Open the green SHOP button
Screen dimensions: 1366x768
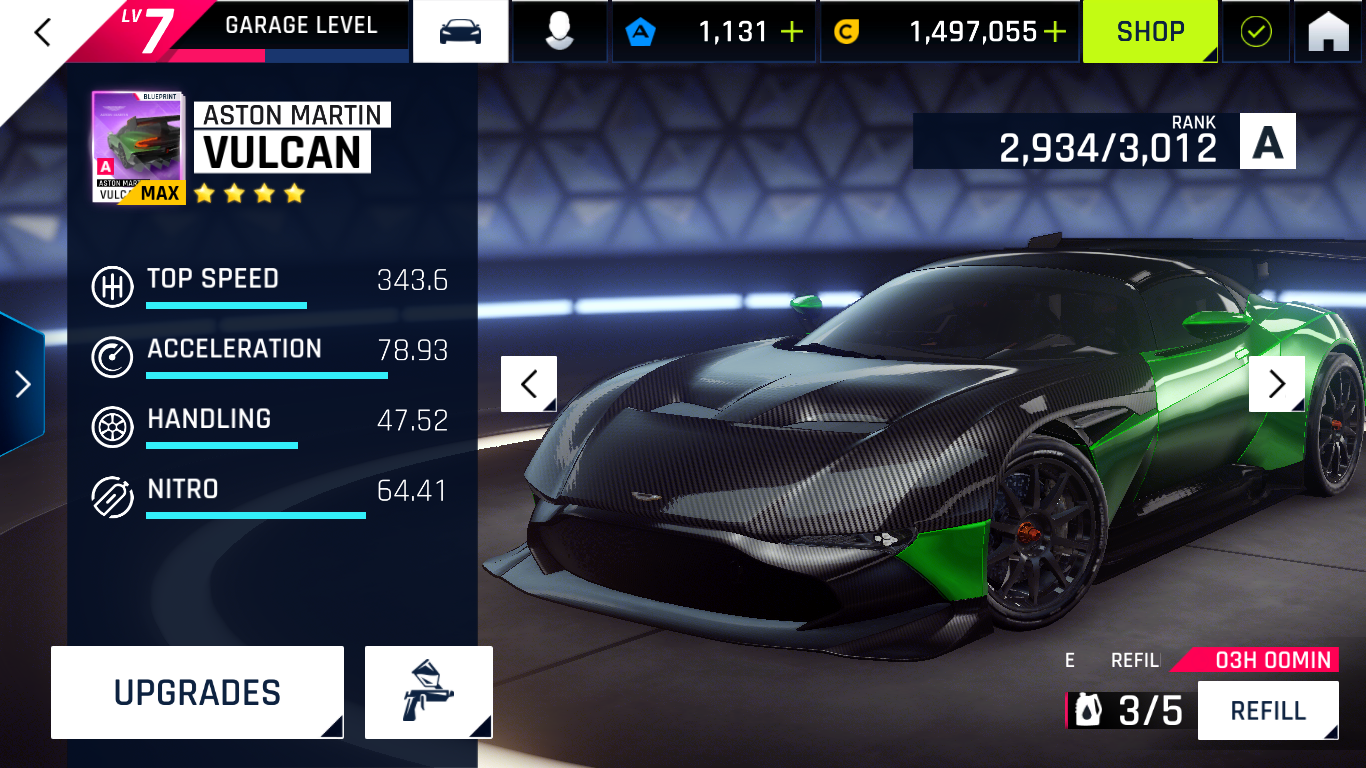[1149, 32]
